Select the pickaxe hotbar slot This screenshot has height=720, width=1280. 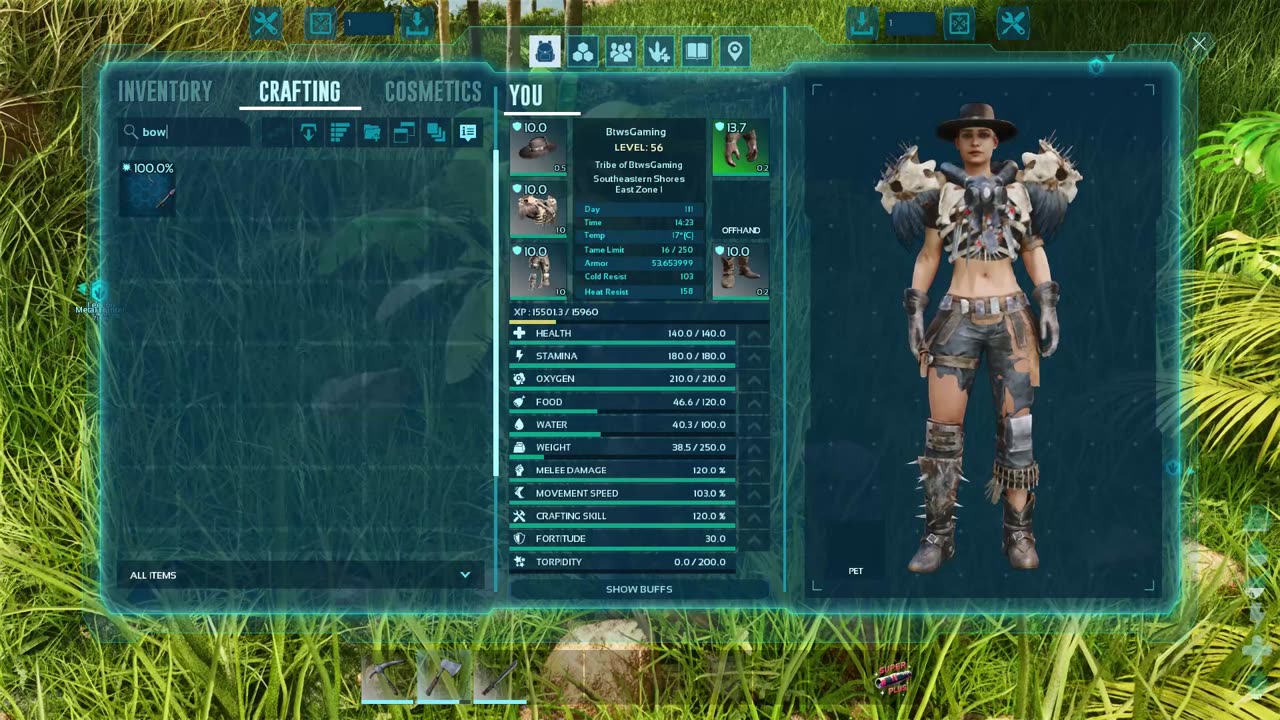click(388, 677)
